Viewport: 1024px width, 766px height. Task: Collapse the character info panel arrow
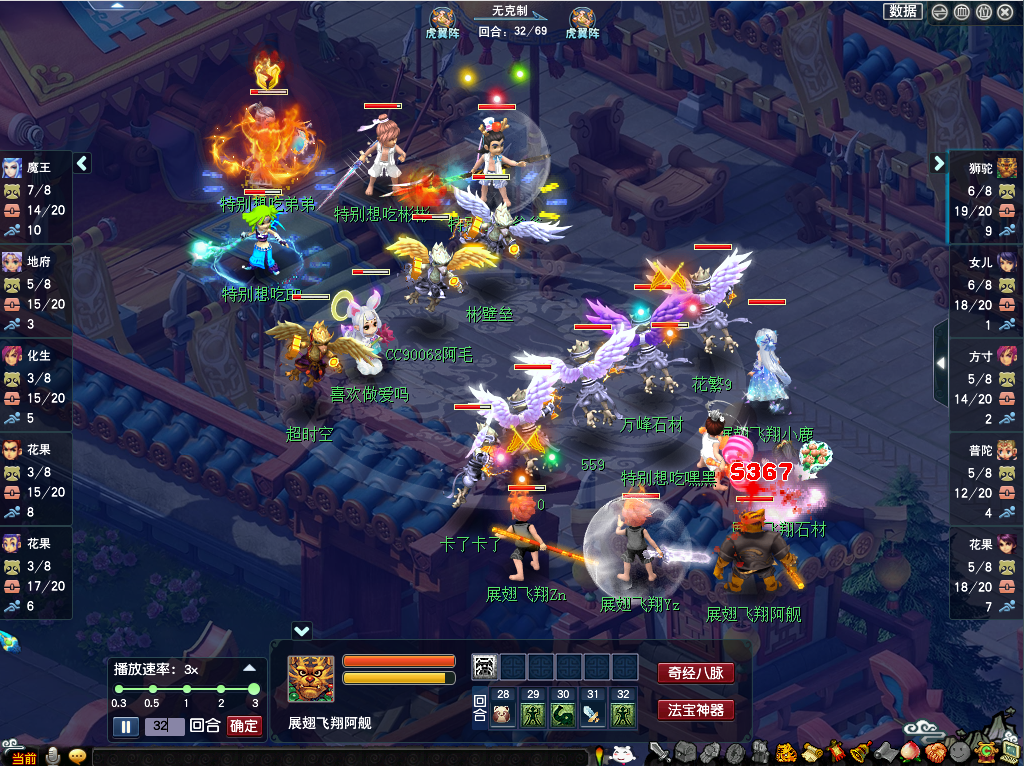point(302,631)
